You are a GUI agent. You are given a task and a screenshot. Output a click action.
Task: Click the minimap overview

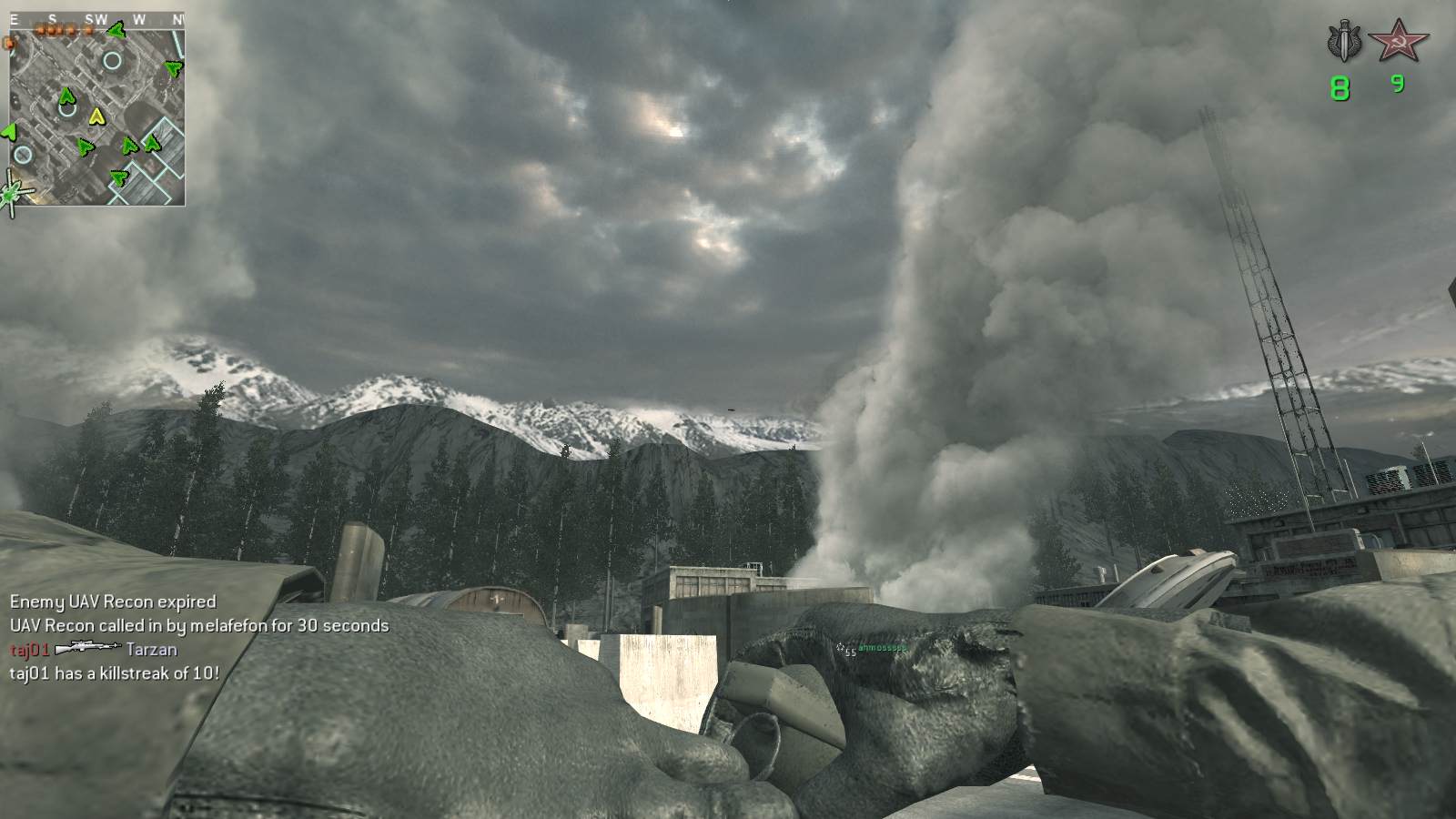tap(97, 116)
